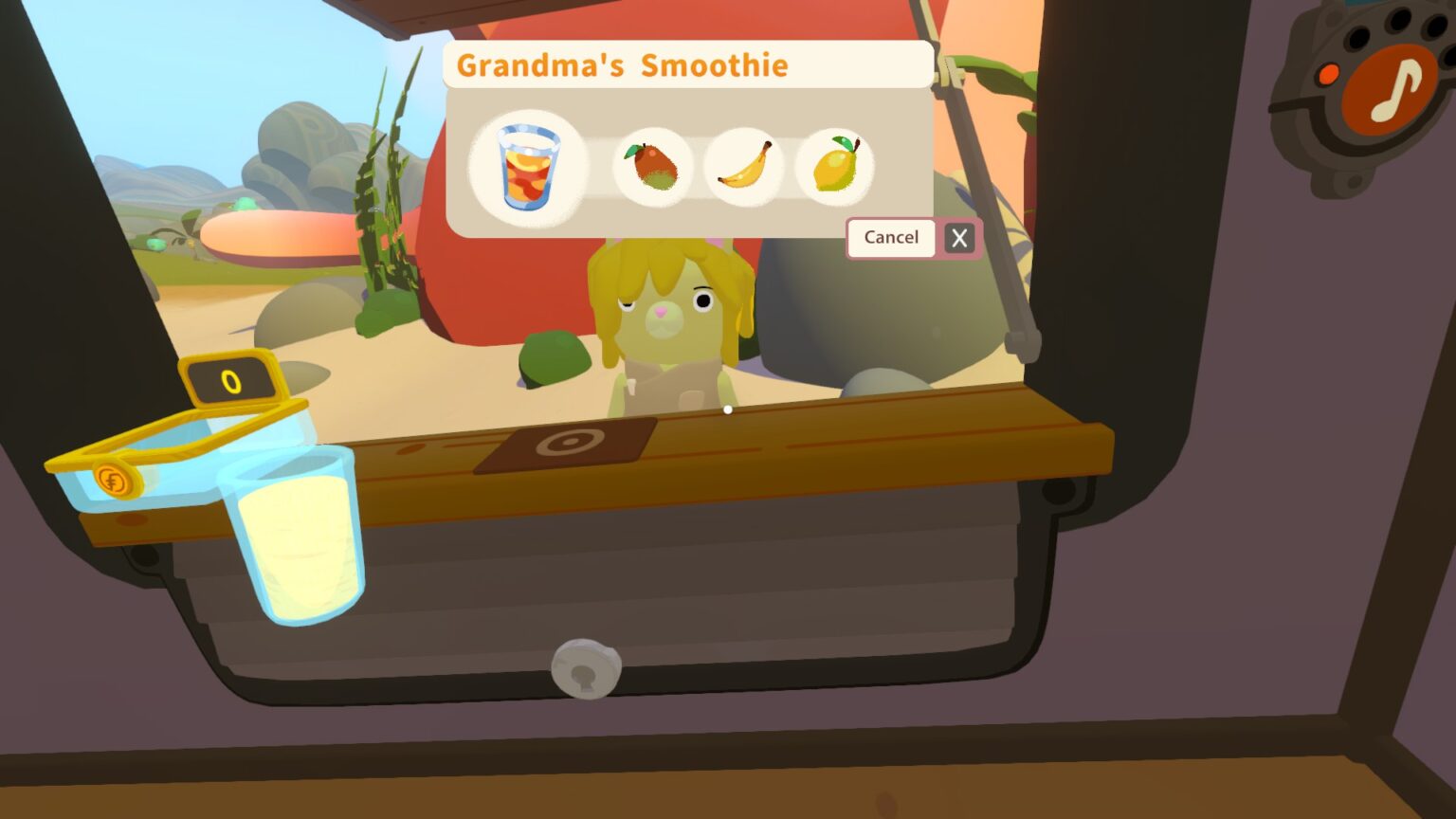Viewport: 1456px width, 819px height.
Task: Click the coin counter showing 0
Action: 230,382
